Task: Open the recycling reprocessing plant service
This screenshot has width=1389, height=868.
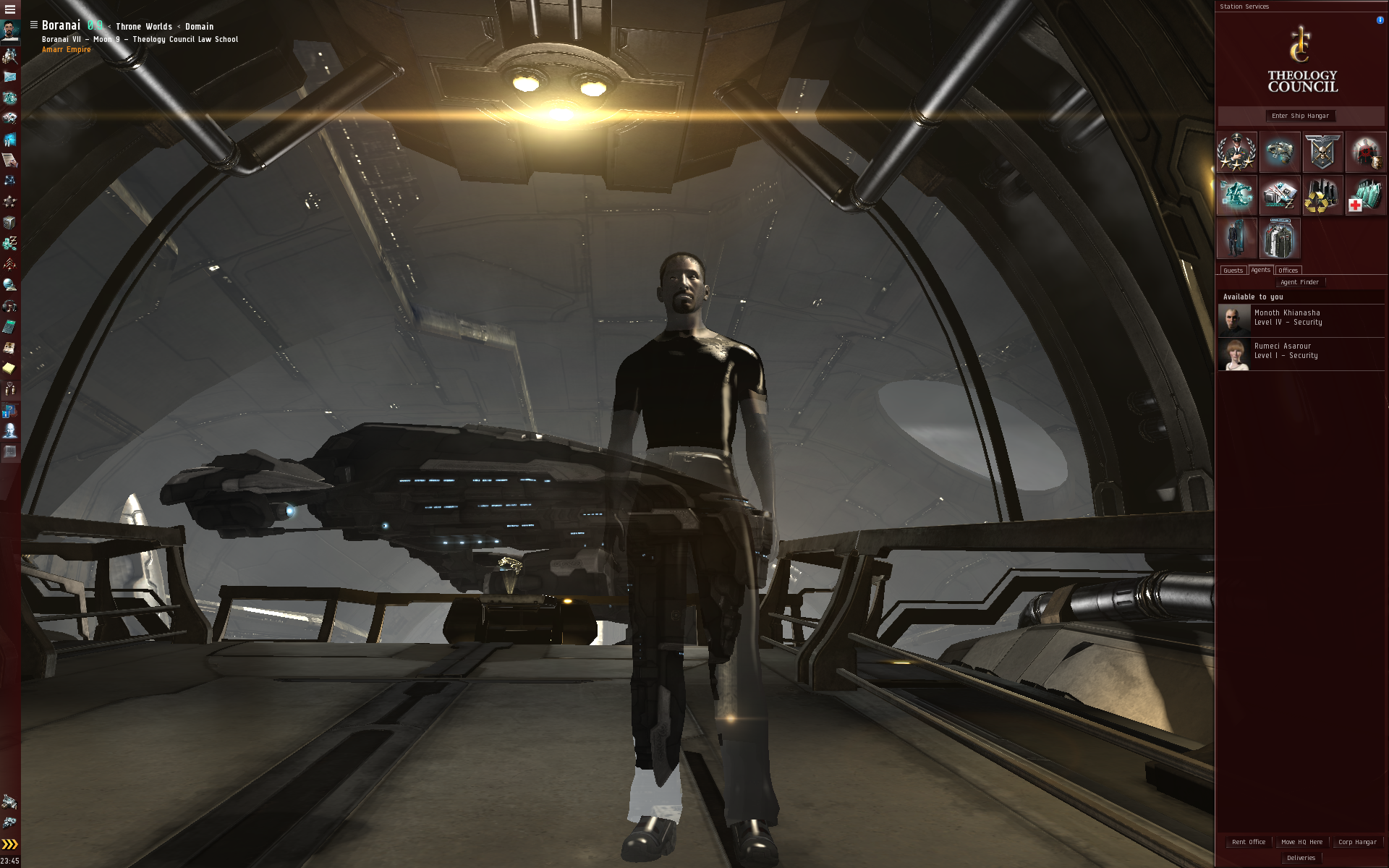Action: click(x=1322, y=195)
